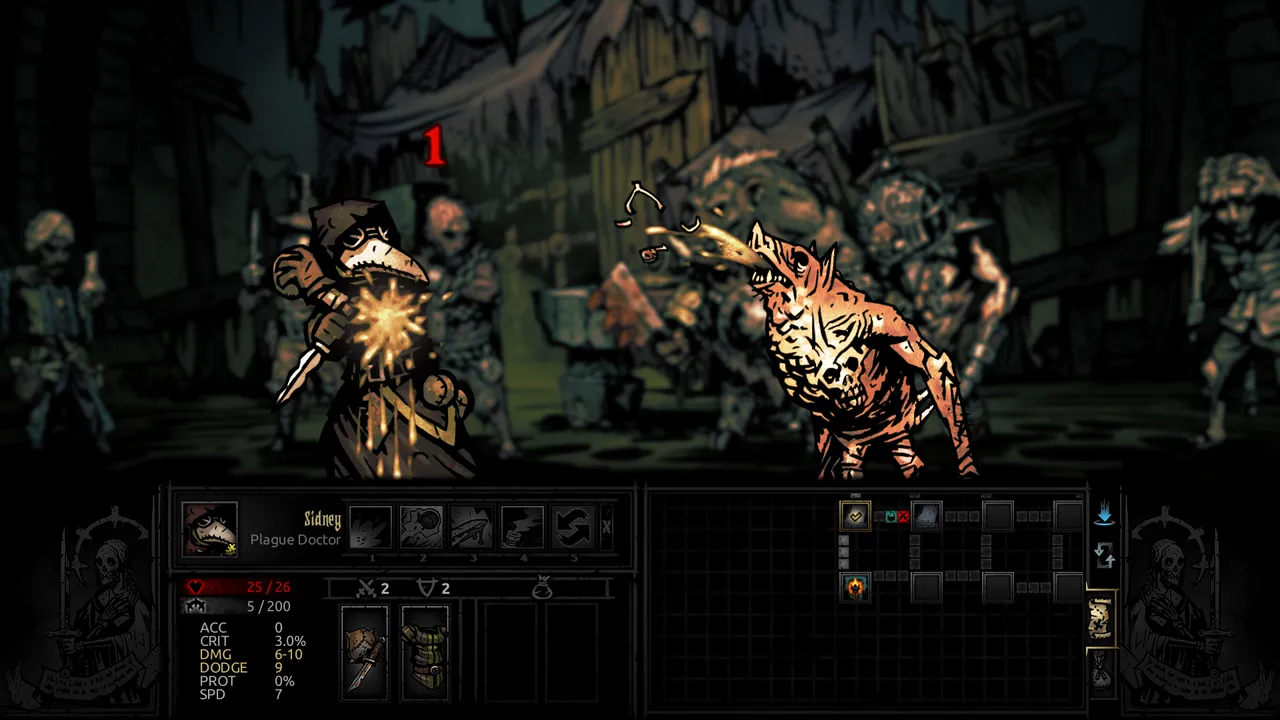Switch to the map scroll tab

pos(1101,620)
